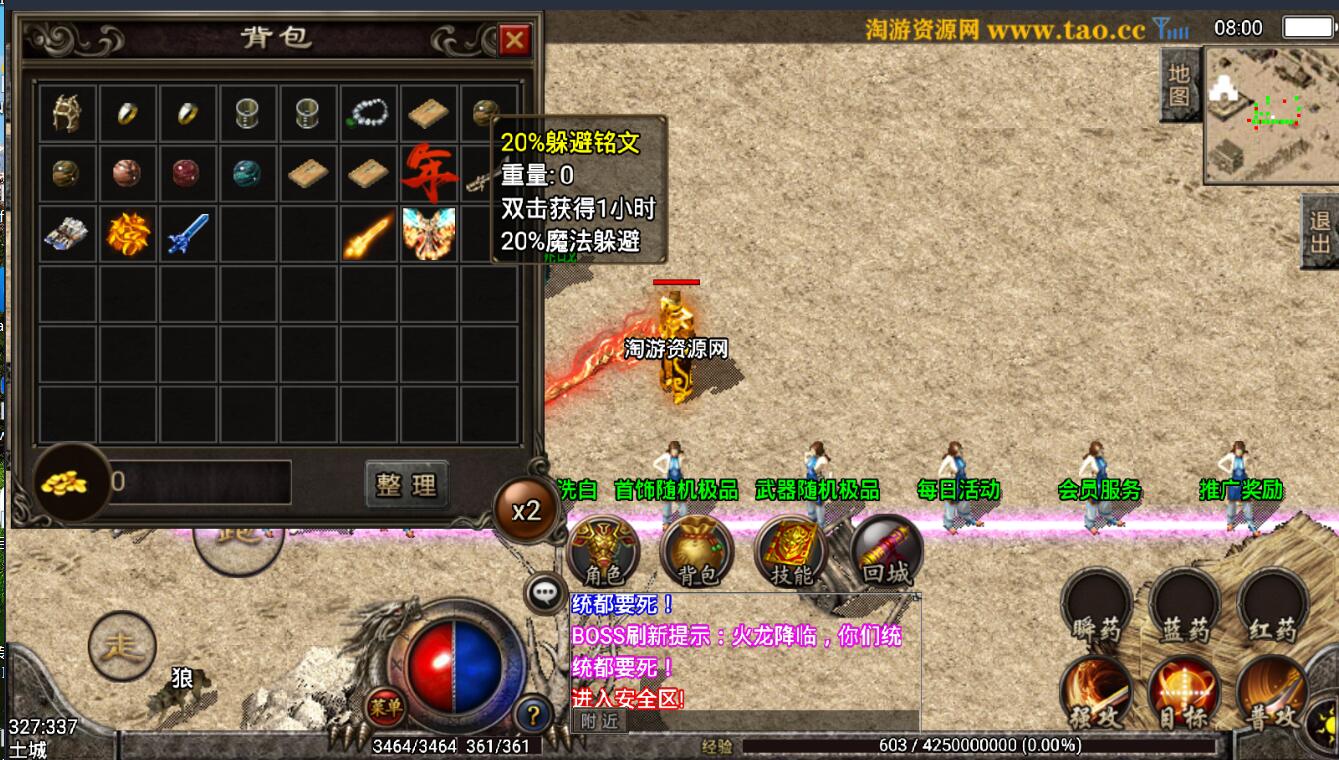Pick the teal orb item
1339x760 pixels.
click(x=248, y=173)
